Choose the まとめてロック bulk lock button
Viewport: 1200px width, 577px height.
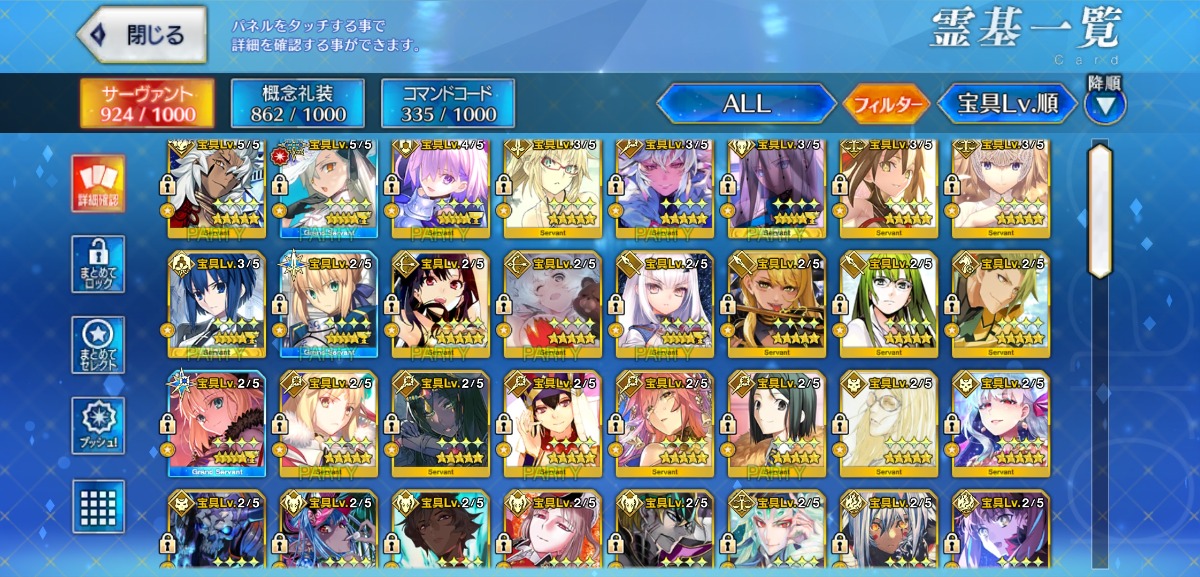pyautogui.click(x=98, y=264)
